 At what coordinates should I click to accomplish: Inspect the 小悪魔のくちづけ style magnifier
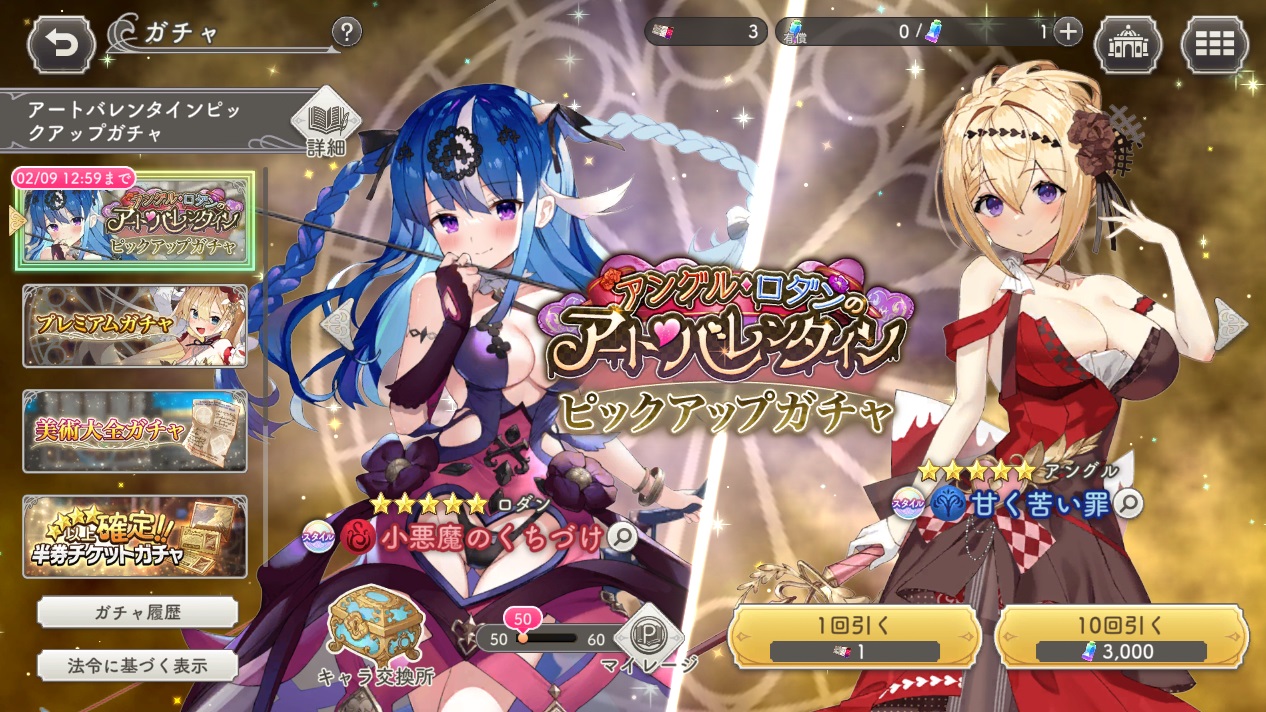pyautogui.click(x=622, y=538)
